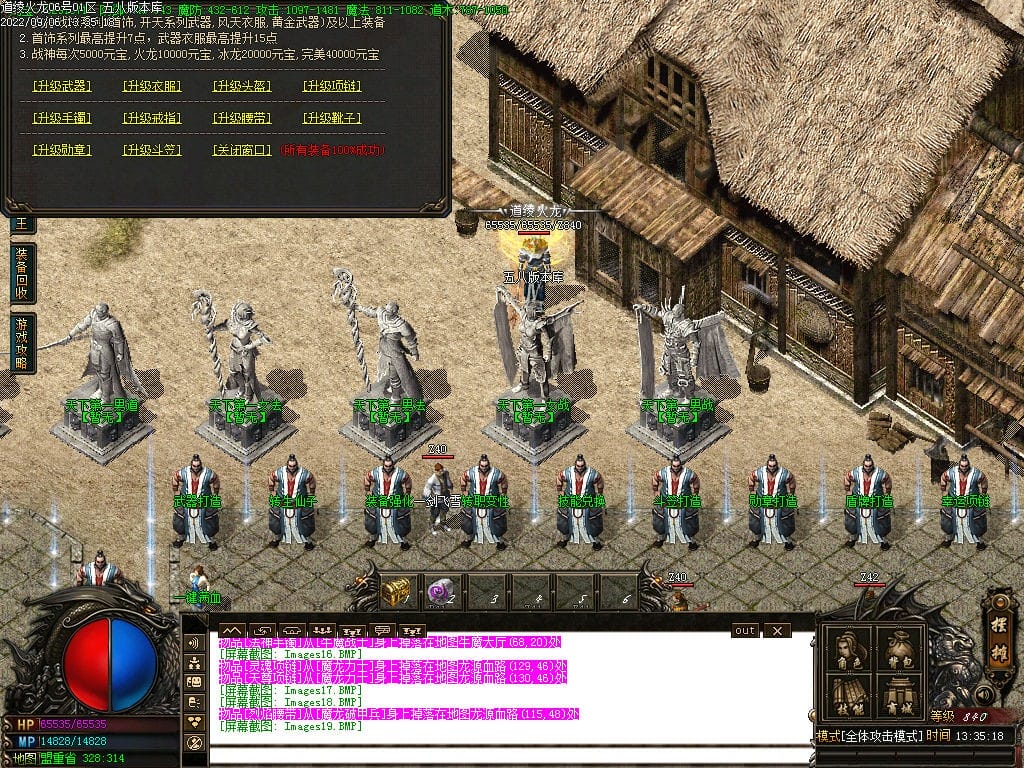Select 升级靴子 in the dialog
1024x768 pixels.
[x=332, y=118]
